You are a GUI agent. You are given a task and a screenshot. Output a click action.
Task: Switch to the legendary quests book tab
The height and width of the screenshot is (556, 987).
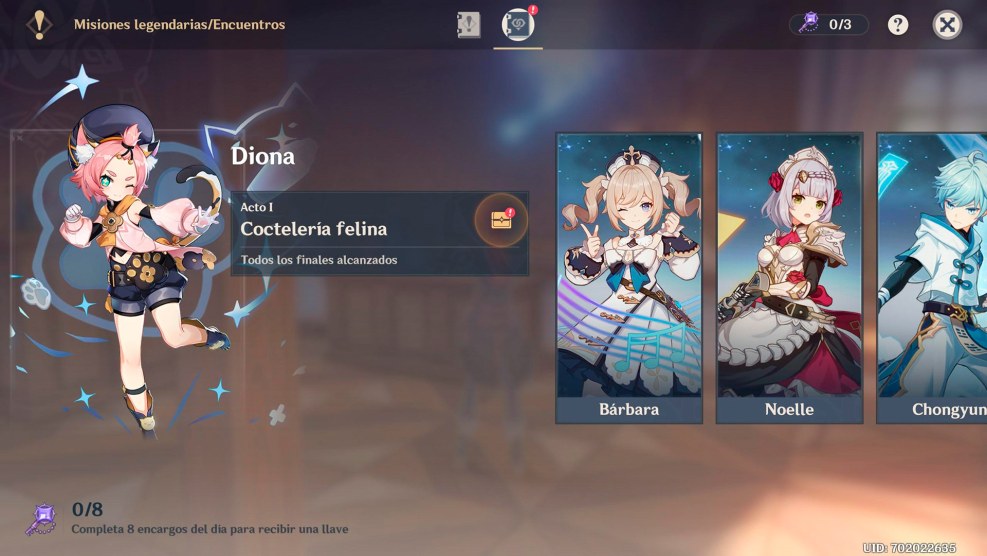469,24
